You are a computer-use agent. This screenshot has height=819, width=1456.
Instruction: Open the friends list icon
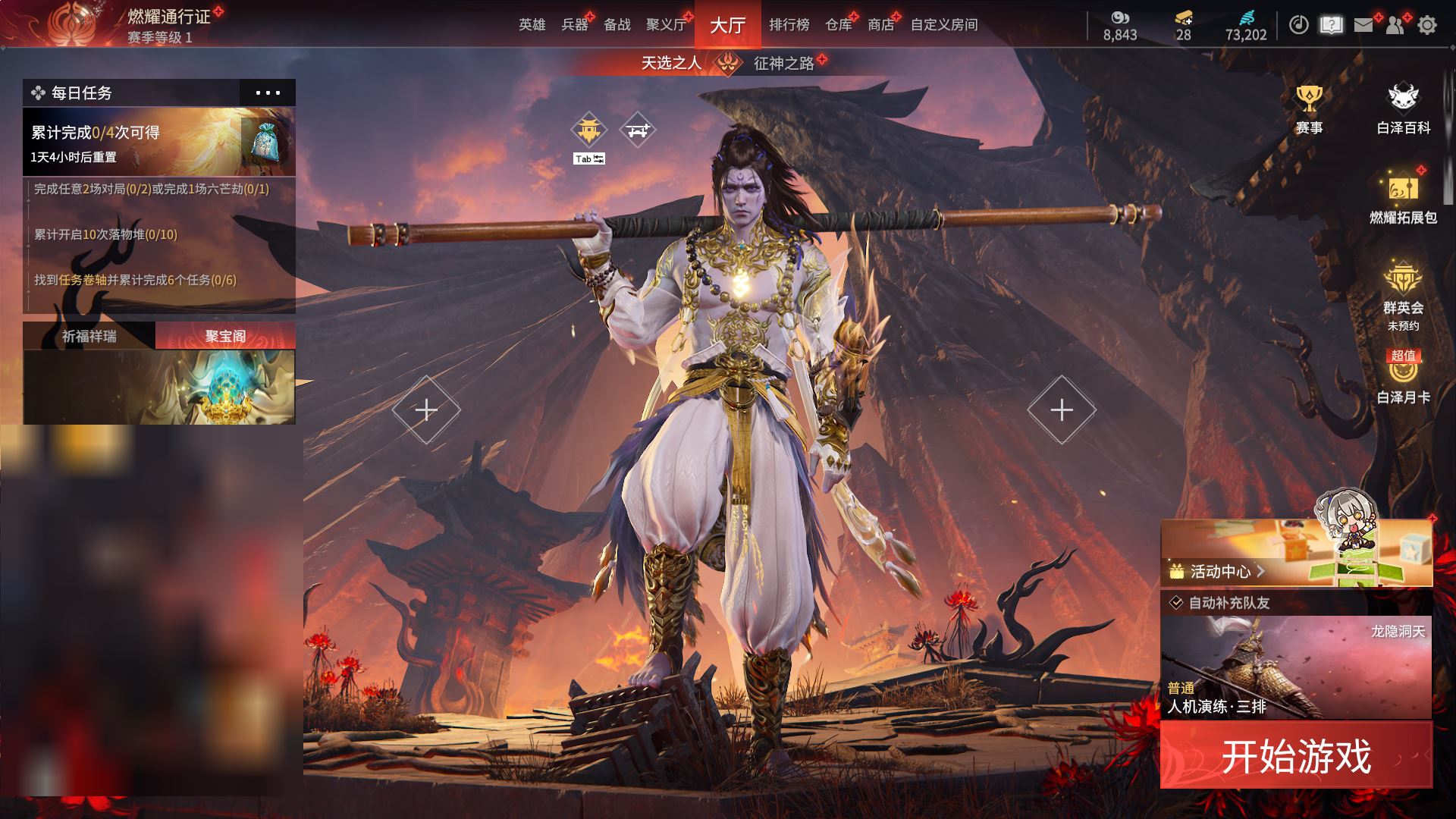pyautogui.click(x=1395, y=25)
